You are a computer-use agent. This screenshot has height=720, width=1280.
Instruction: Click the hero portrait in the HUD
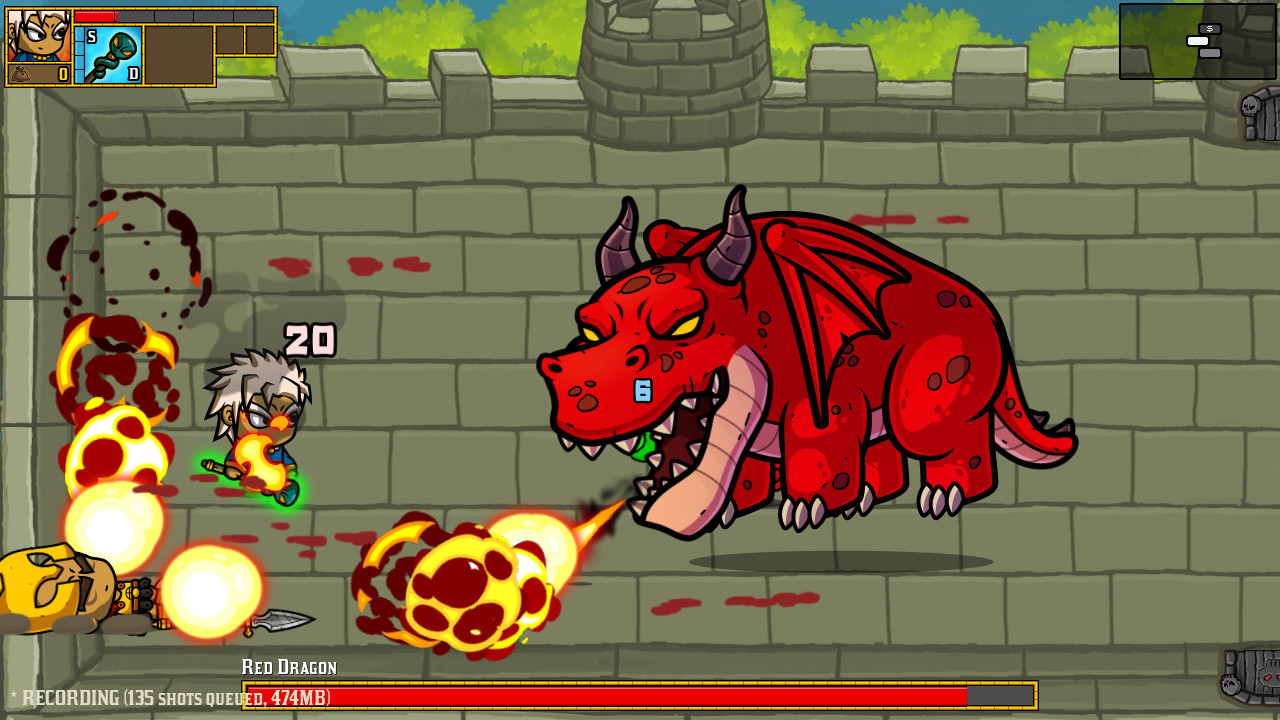[x=40, y=35]
